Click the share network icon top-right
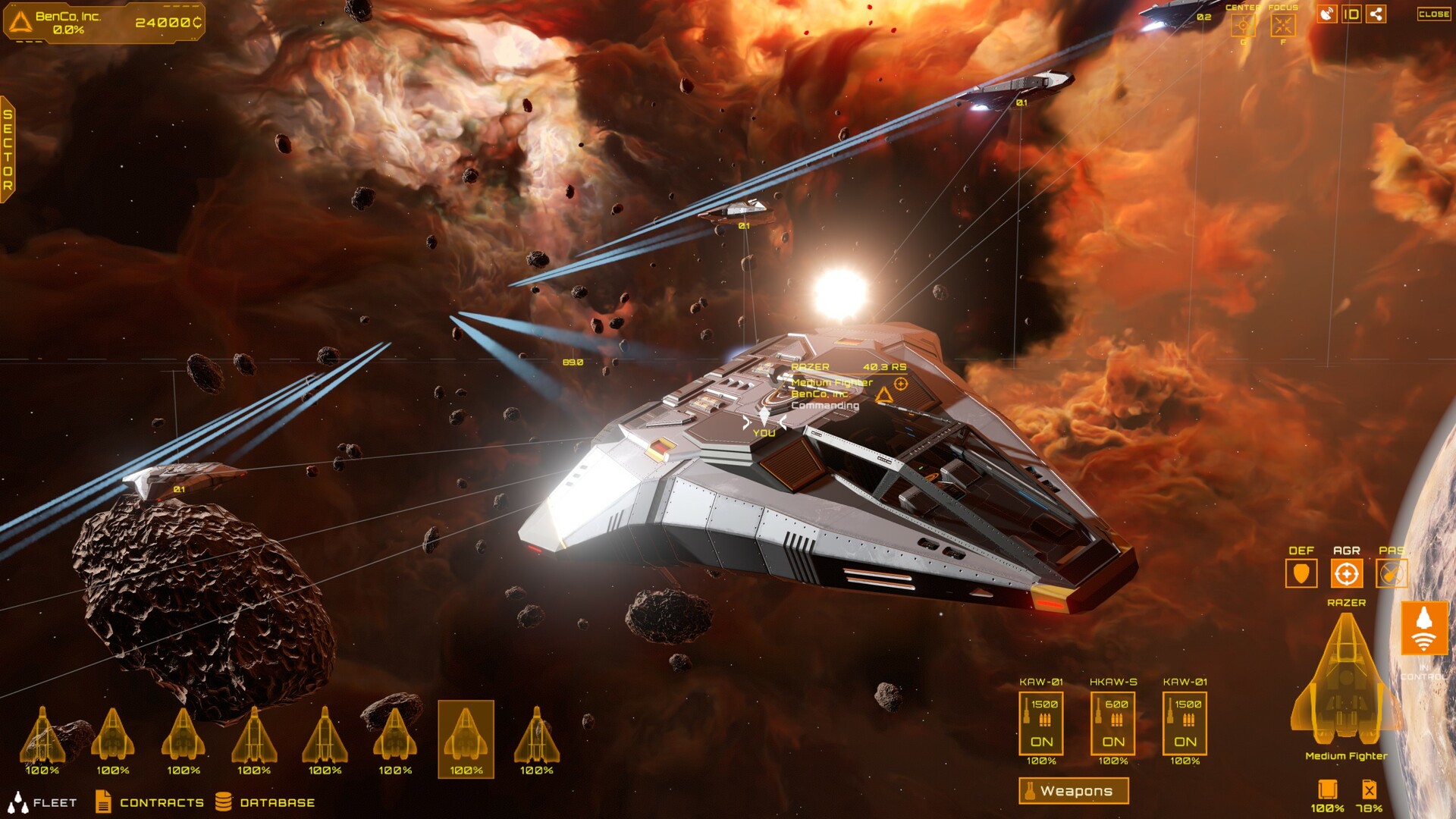The width and height of the screenshot is (1456, 819). 1376,14
